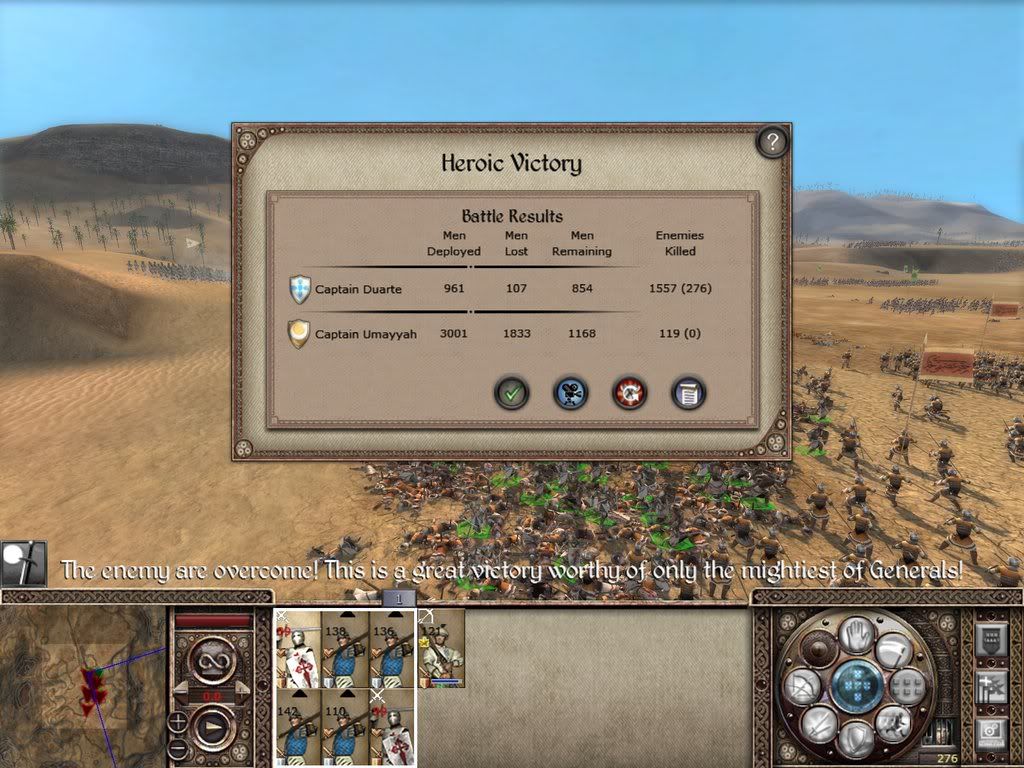The image size is (1024, 768).
Task: Select the crossbow unit card with 110 men
Action: (x=345, y=726)
